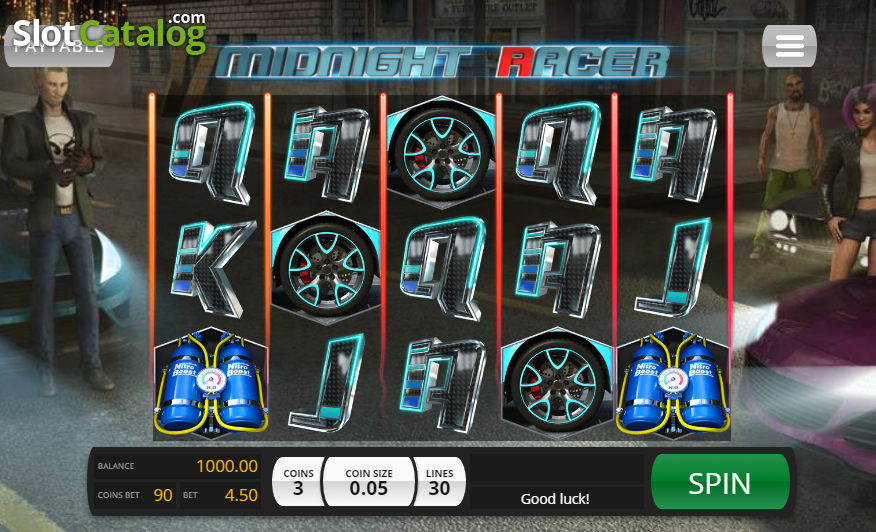Adjust the Coin Size selector
The height and width of the screenshot is (532, 876).
pos(369,482)
